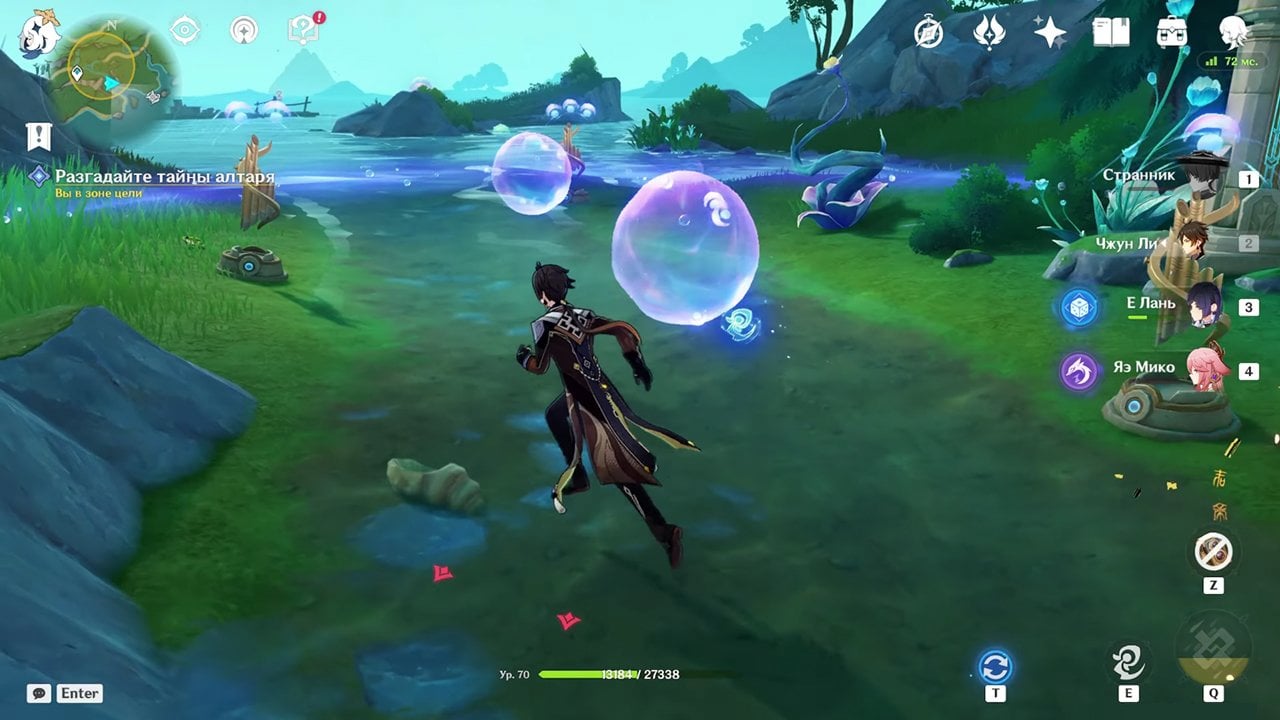Open the four-pointed star wish icon
The image size is (1280, 720).
point(1049,33)
